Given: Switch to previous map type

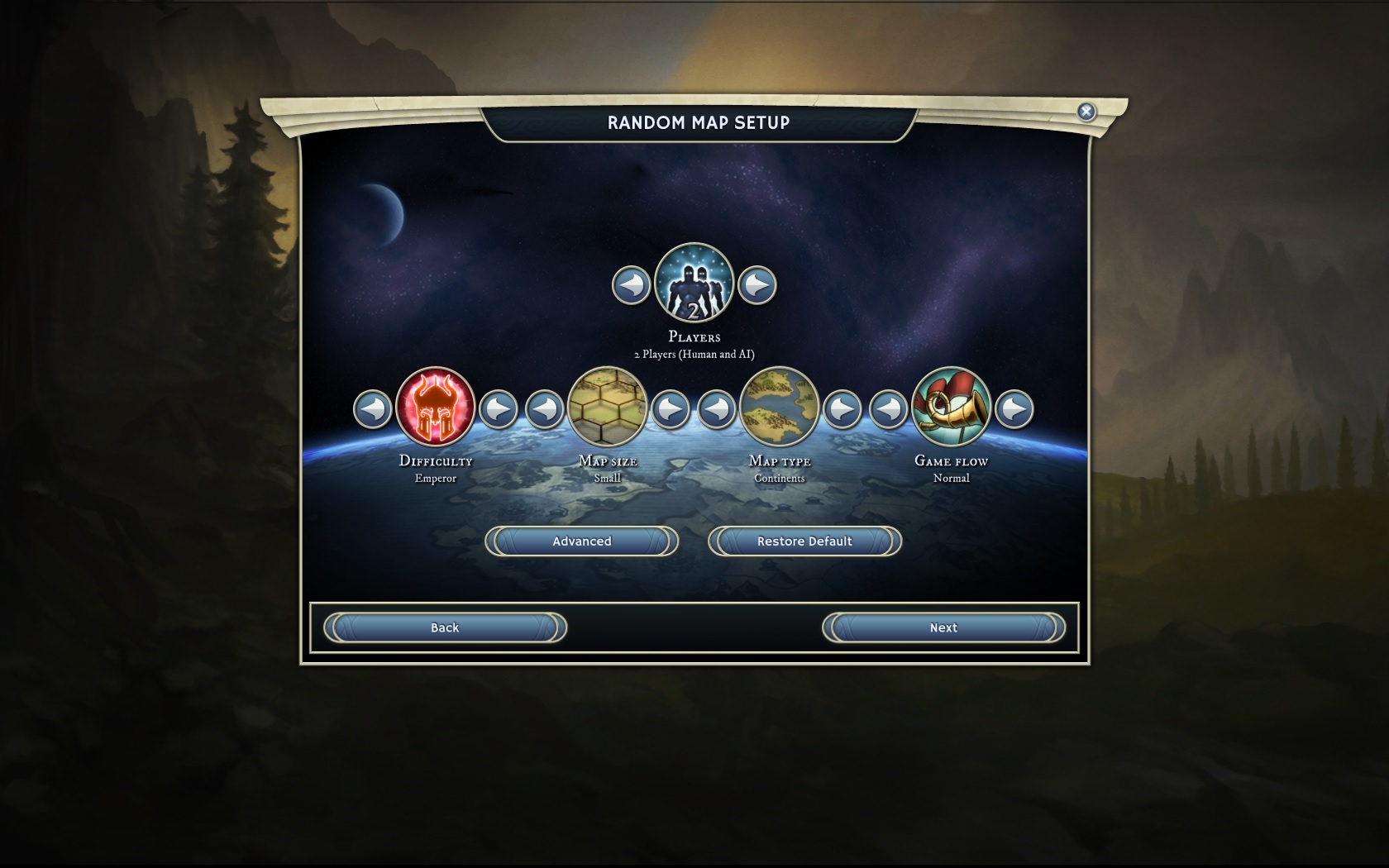Looking at the screenshot, I should (717, 409).
